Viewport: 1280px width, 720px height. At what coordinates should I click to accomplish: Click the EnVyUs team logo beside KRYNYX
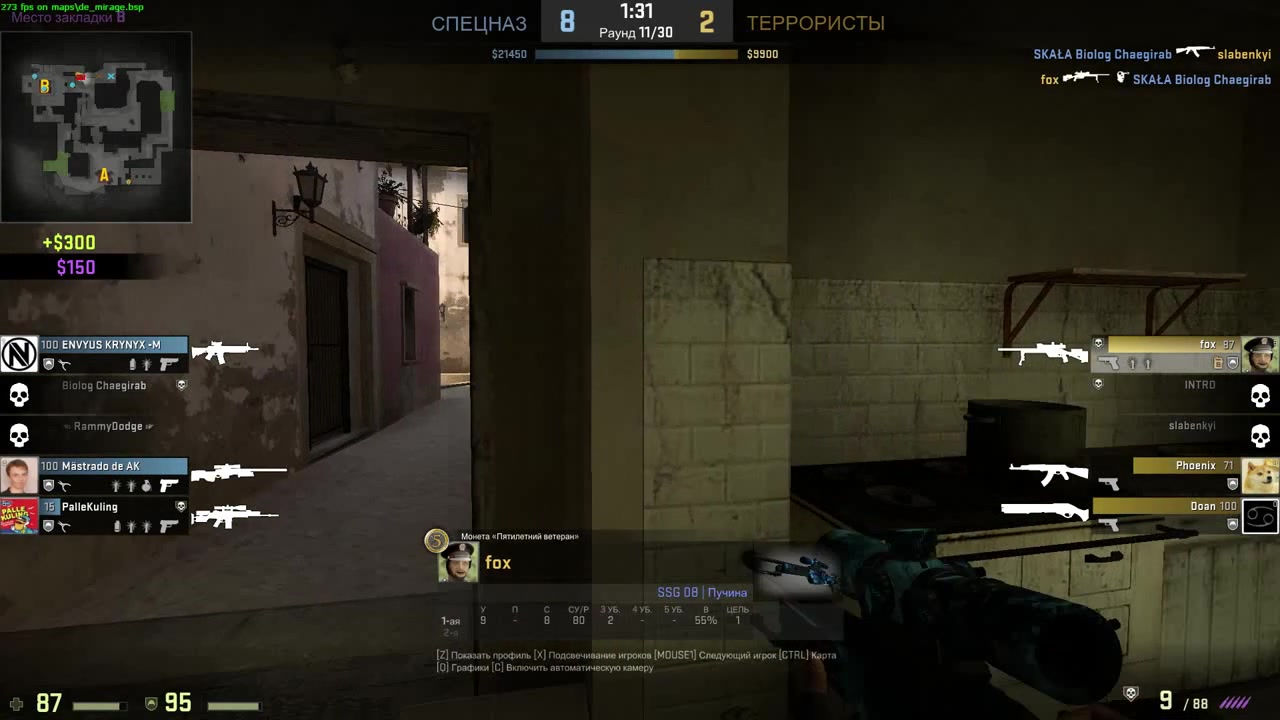pyautogui.click(x=18, y=352)
